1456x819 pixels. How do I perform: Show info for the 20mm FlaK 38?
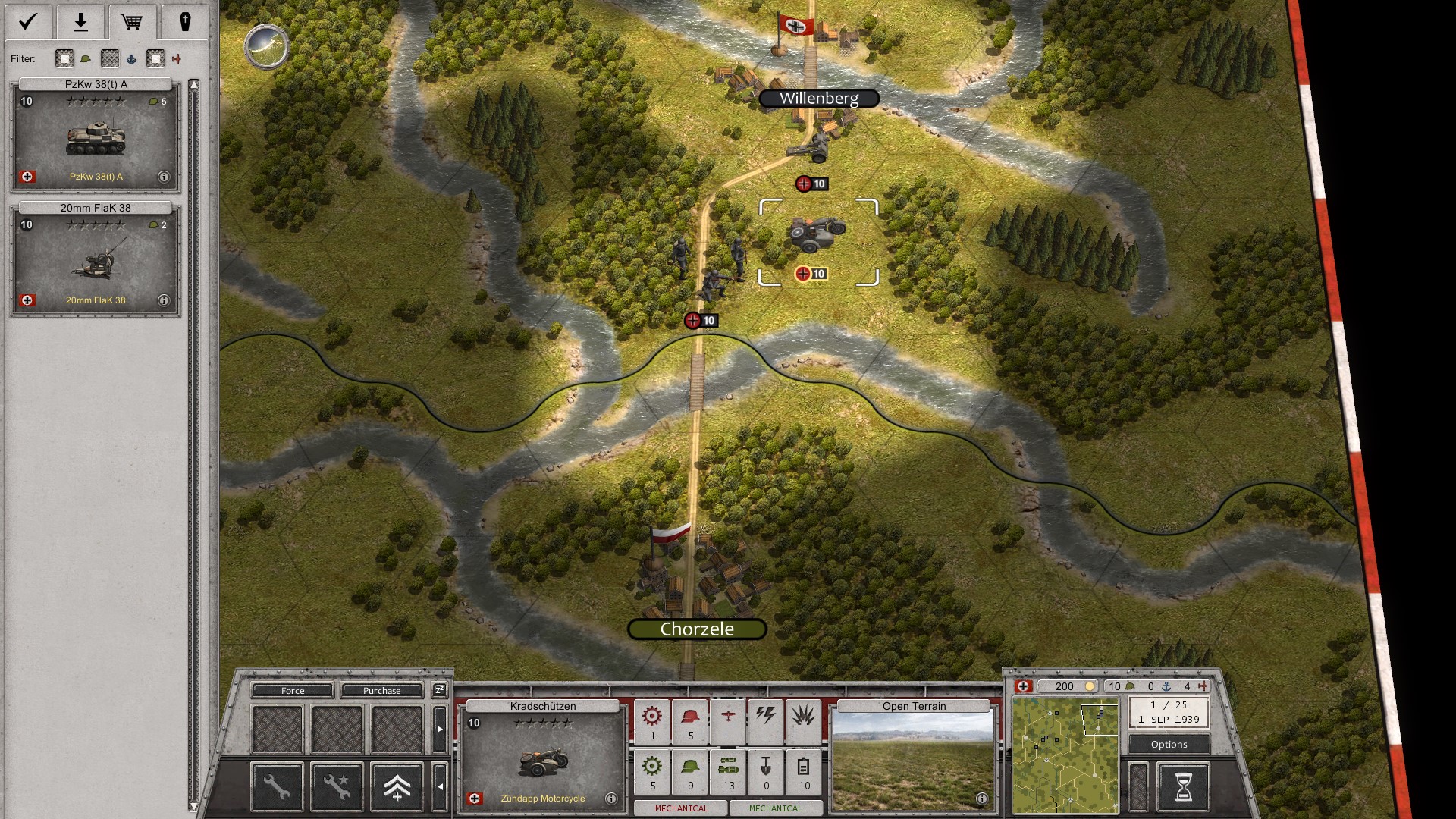(x=163, y=300)
